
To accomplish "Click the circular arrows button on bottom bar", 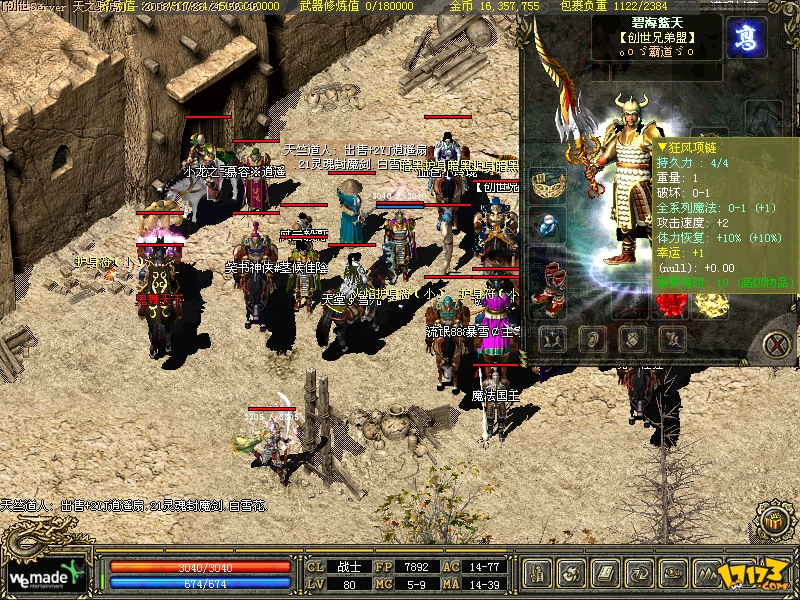I will (x=639, y=574).
